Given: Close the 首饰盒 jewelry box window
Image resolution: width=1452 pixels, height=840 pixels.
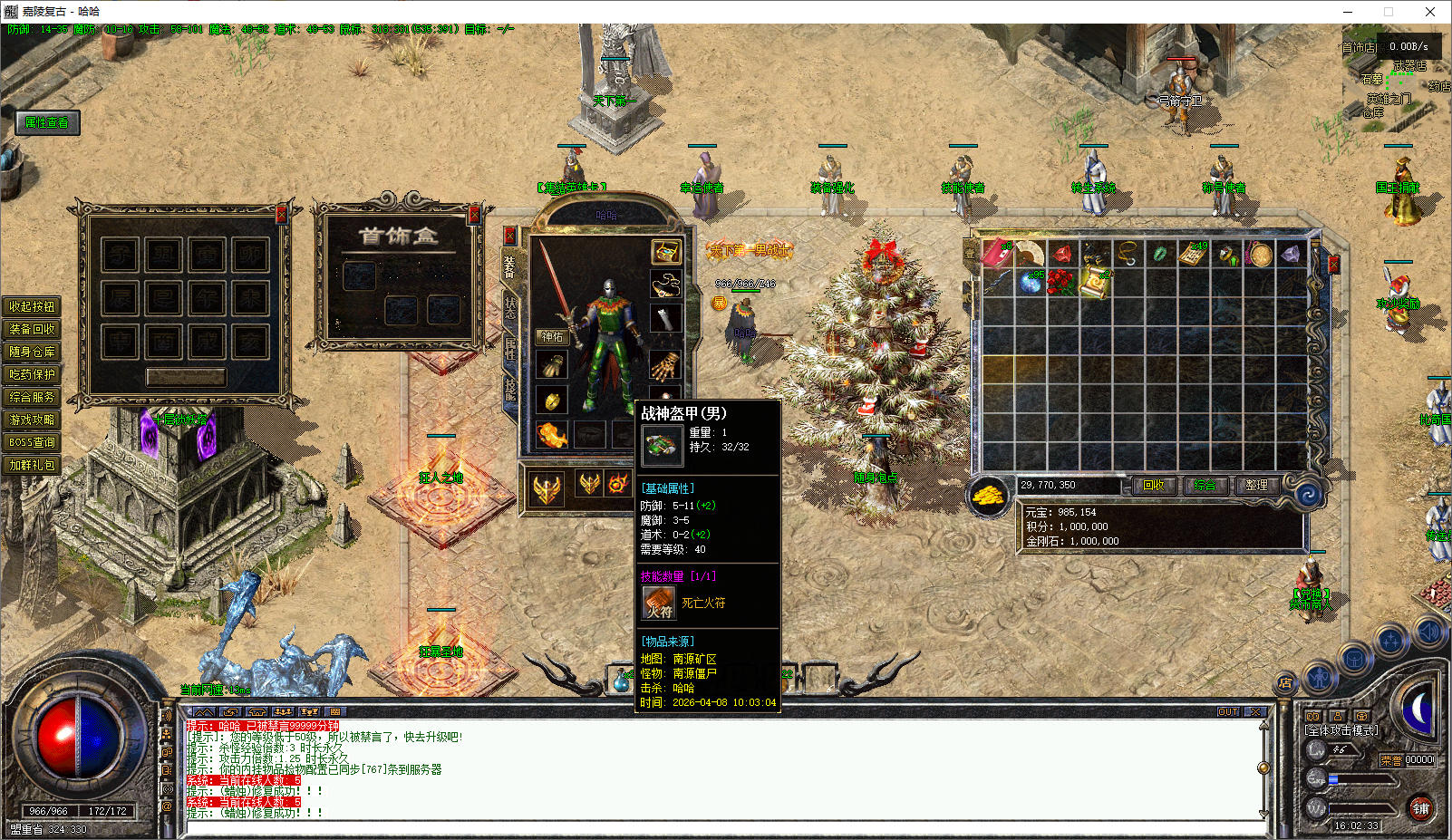Looking at the screenshot, I should [x=473, y=215].
